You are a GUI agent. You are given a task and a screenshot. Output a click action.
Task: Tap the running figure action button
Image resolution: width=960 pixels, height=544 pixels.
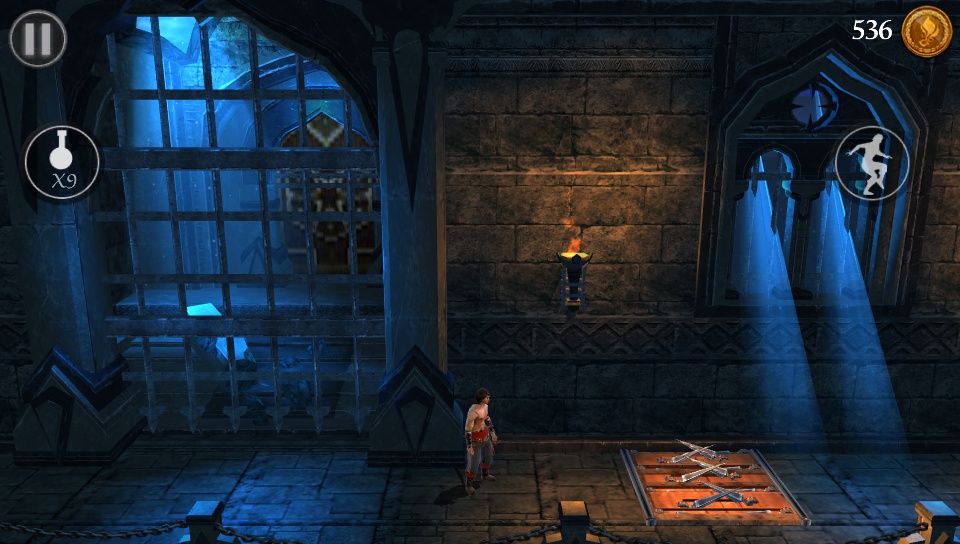point(872,162)
